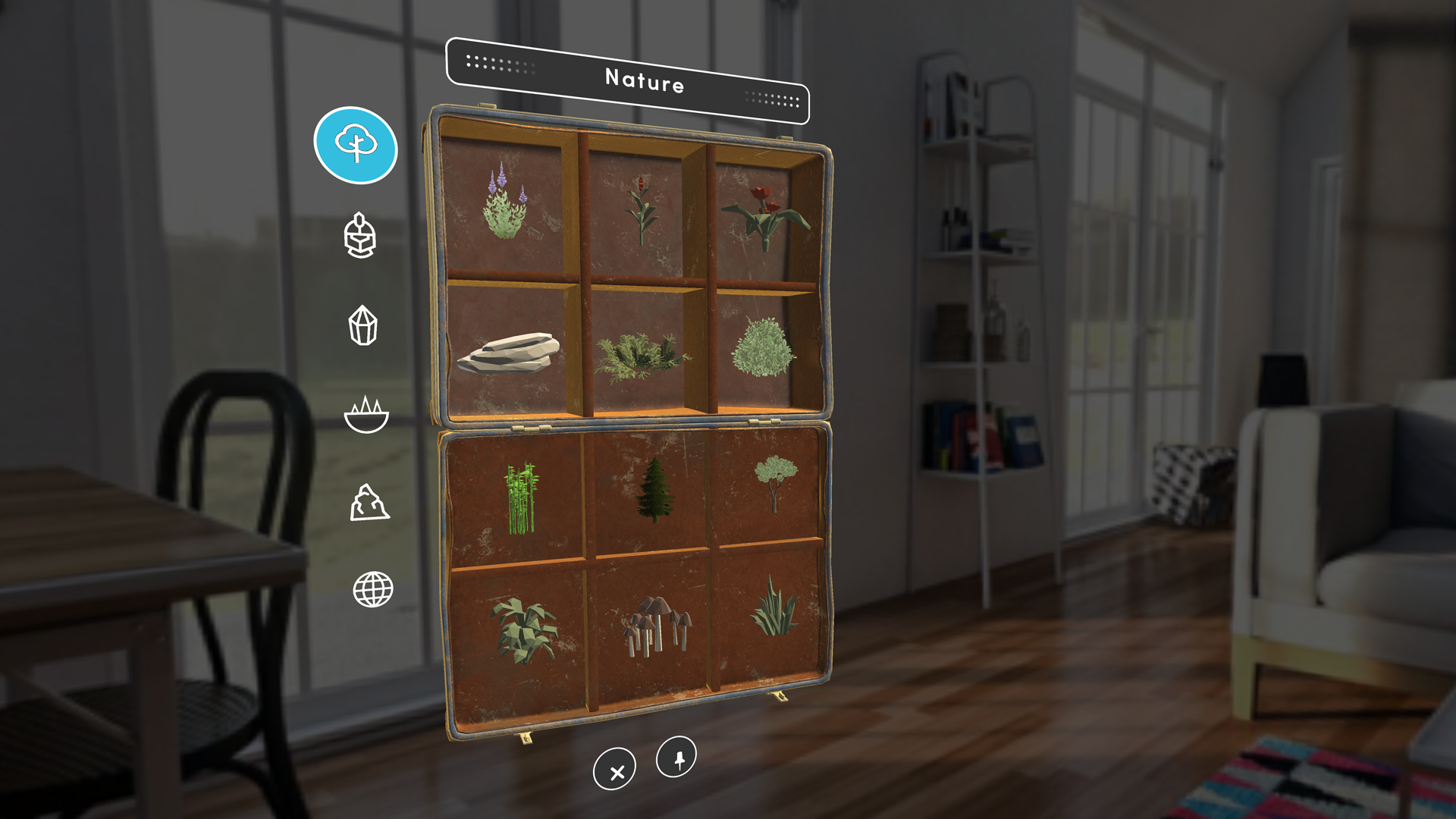Switch to the knight helmet category
Image resolution: width=1456 pixels, height=819 pixels.
click(360, 235)
